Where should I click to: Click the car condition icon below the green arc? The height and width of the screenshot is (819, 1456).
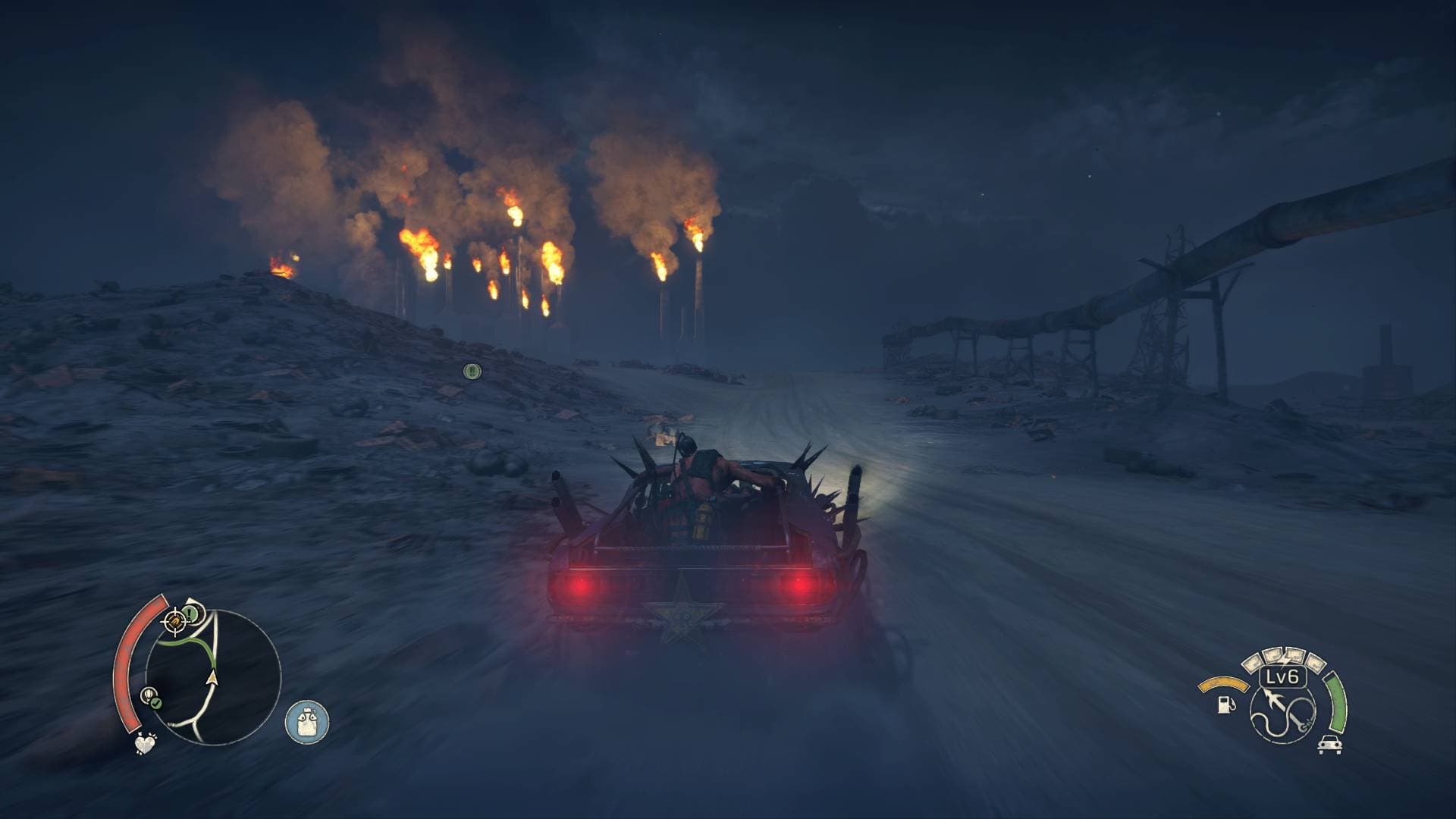1330,744
